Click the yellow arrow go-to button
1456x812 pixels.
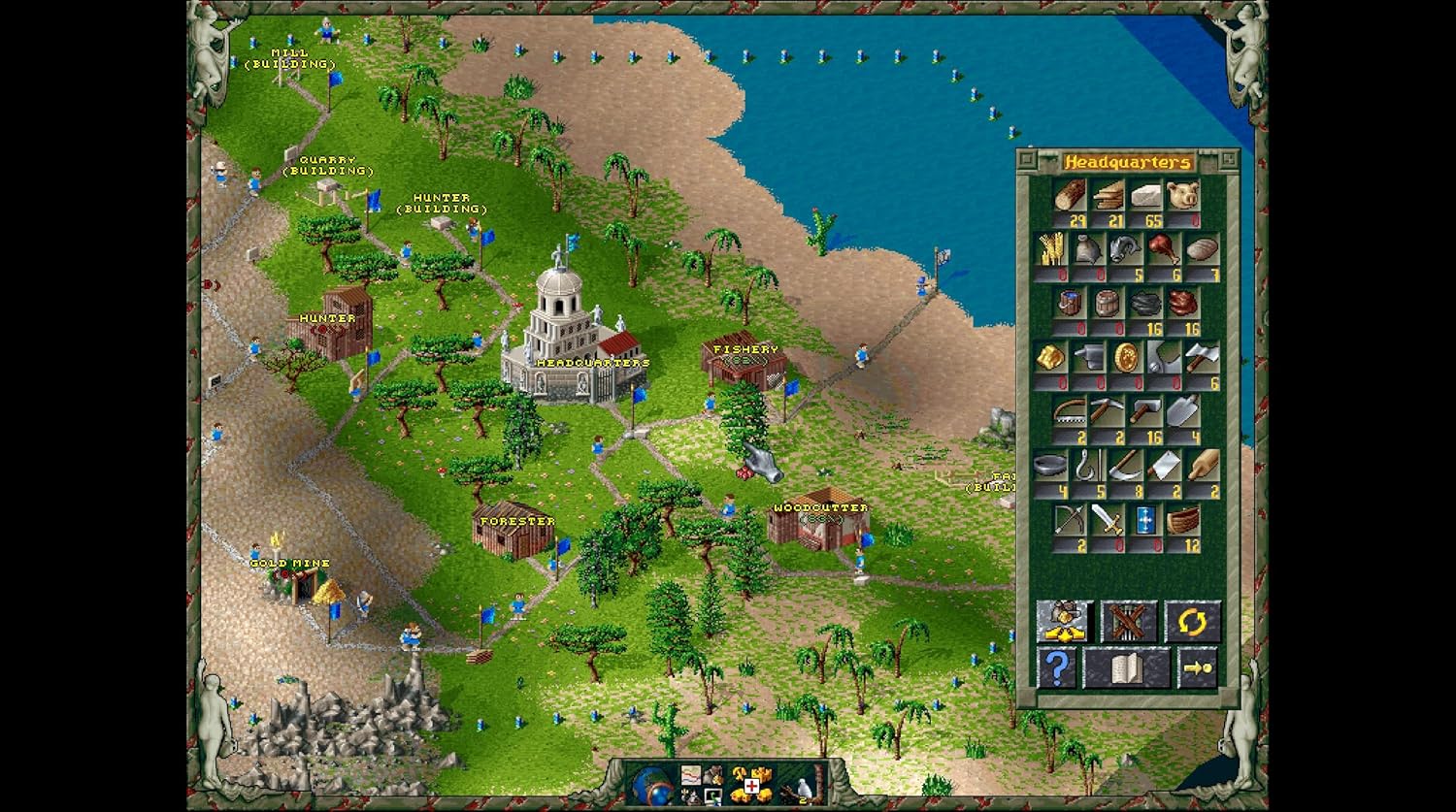coord(1198,668)
